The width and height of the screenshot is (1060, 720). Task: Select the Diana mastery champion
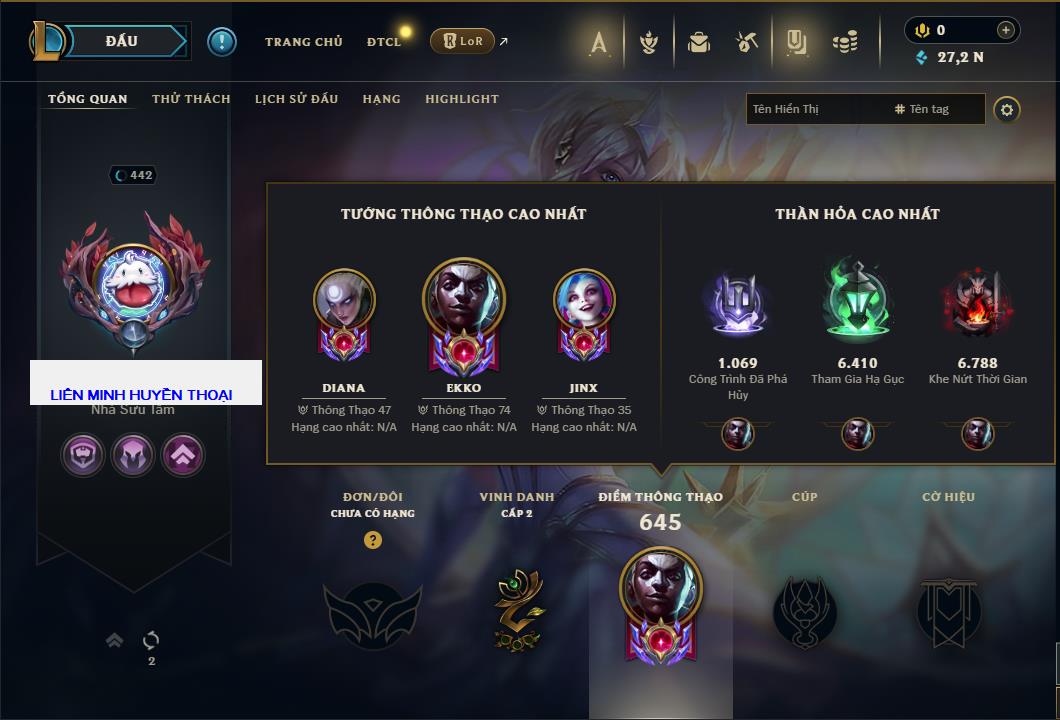pos(343,300)
